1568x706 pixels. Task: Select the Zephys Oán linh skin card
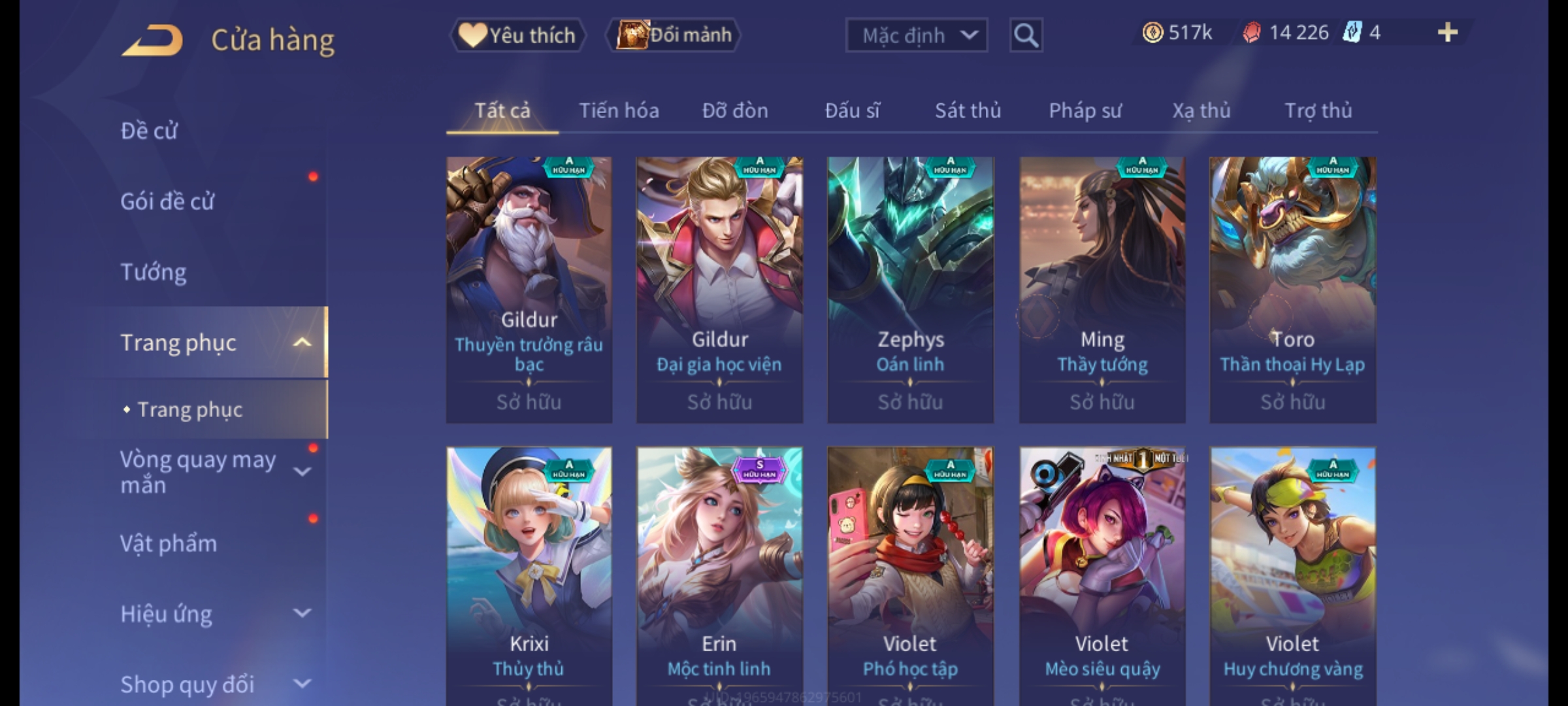click(910, 289)
